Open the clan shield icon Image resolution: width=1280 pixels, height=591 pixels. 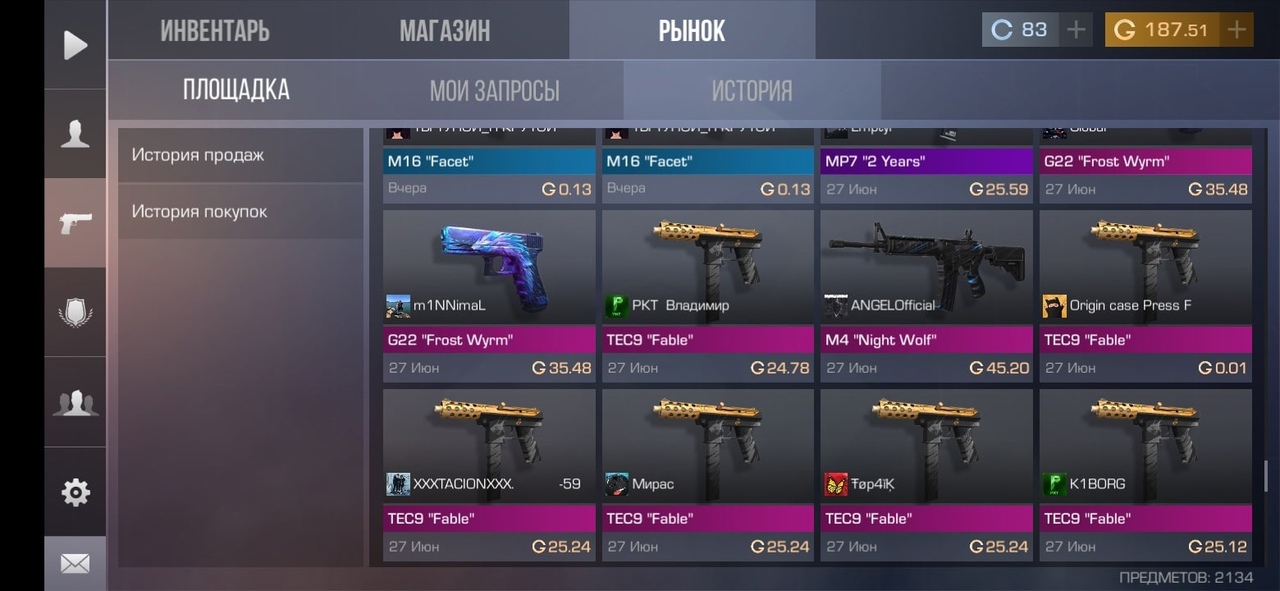[75, 313]
